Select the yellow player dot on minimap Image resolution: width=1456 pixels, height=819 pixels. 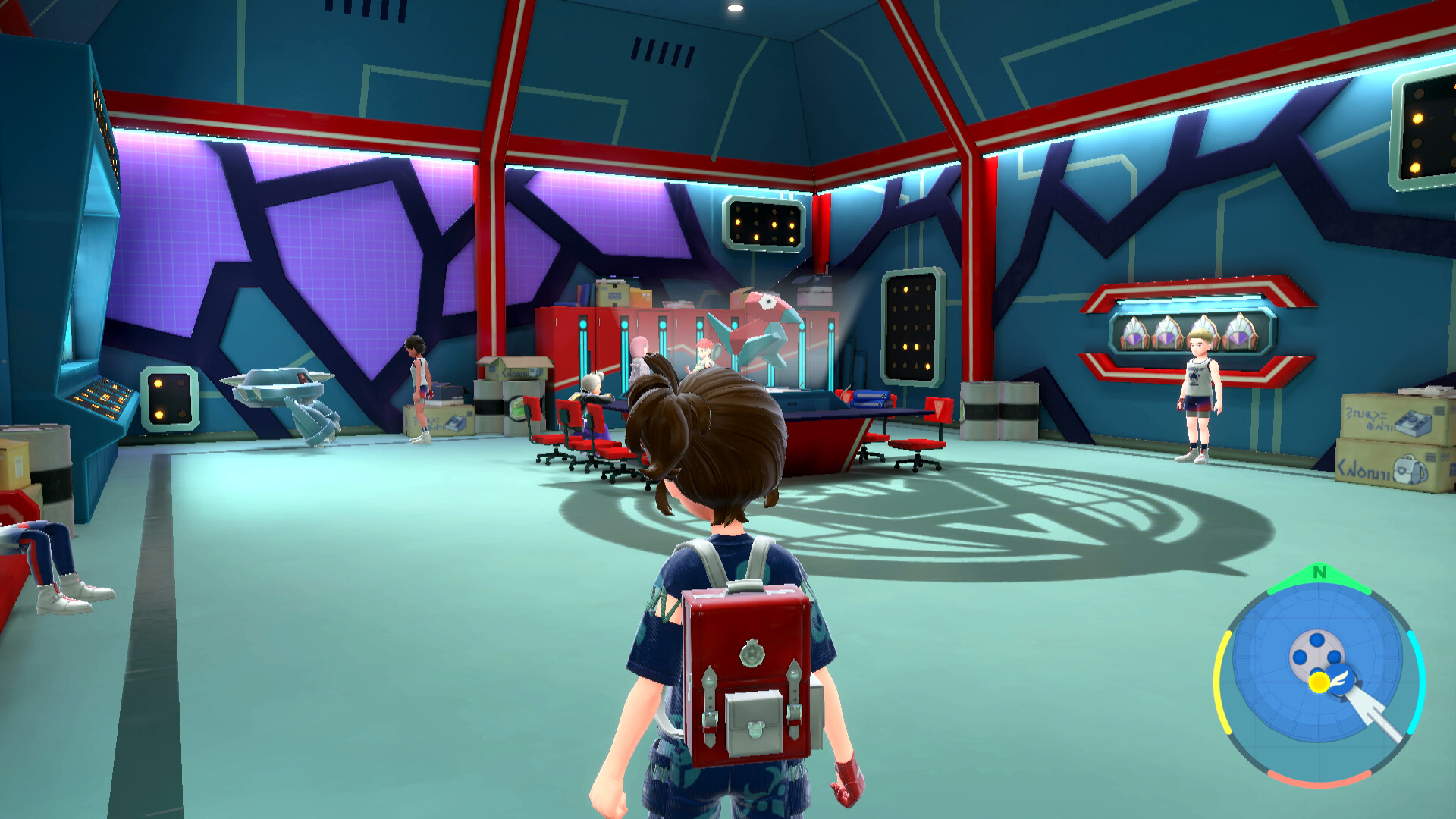click(x=1319, y=682)
